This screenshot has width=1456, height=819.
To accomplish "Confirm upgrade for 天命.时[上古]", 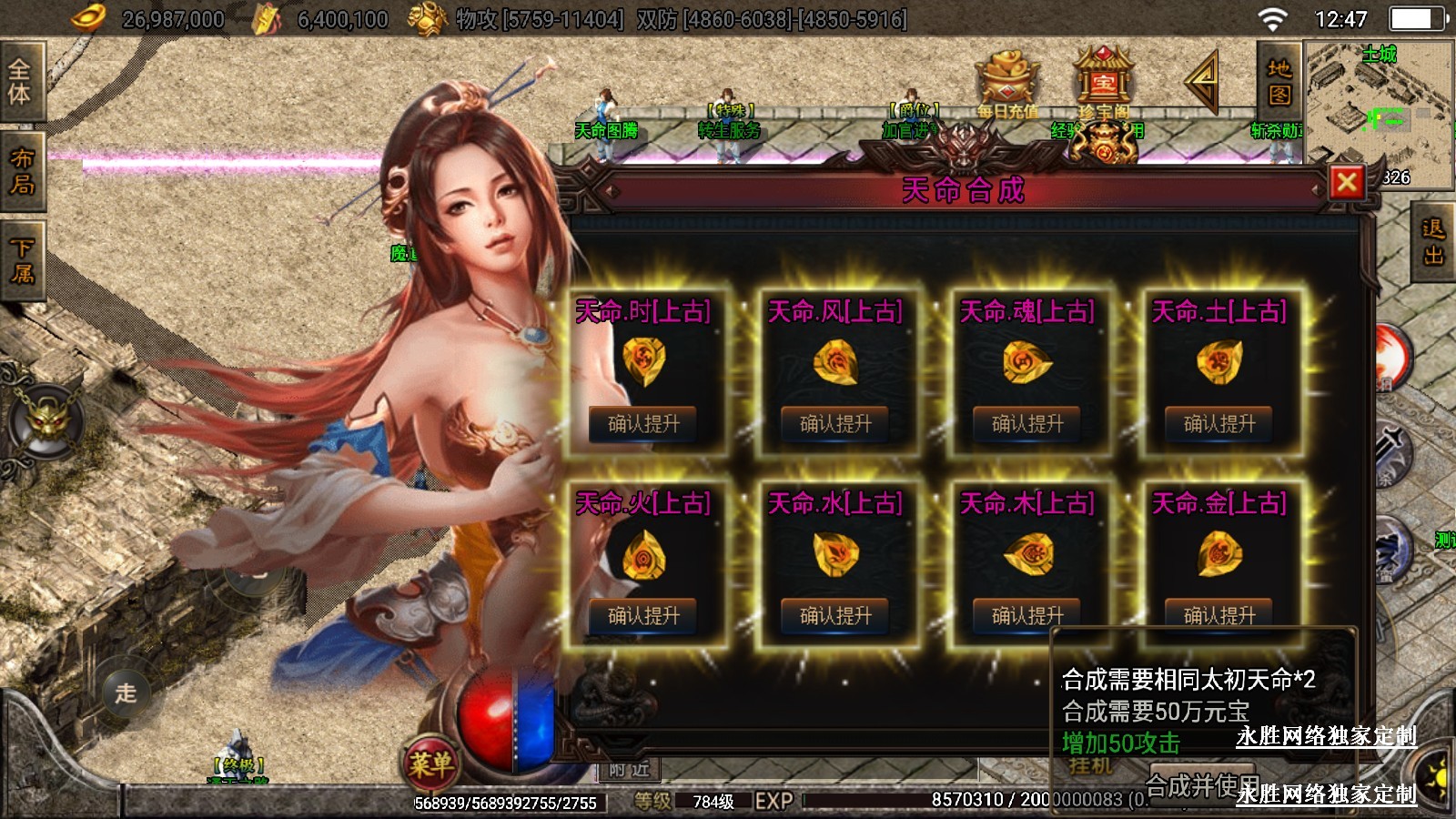I will pyautogui.click(x=643, y=424).
